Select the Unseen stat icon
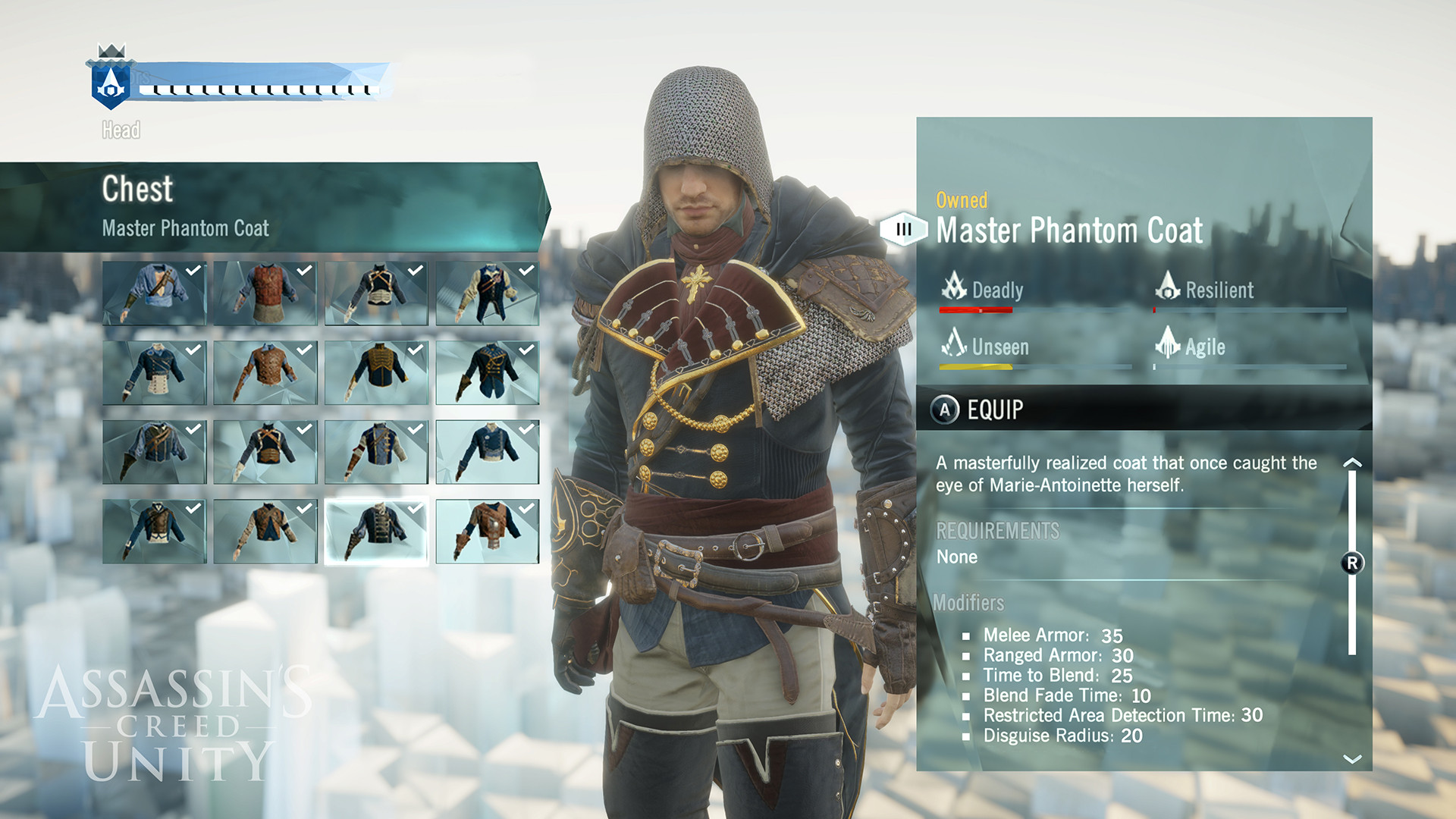This screenshot has height=819, width=1456. click(954, 347)
